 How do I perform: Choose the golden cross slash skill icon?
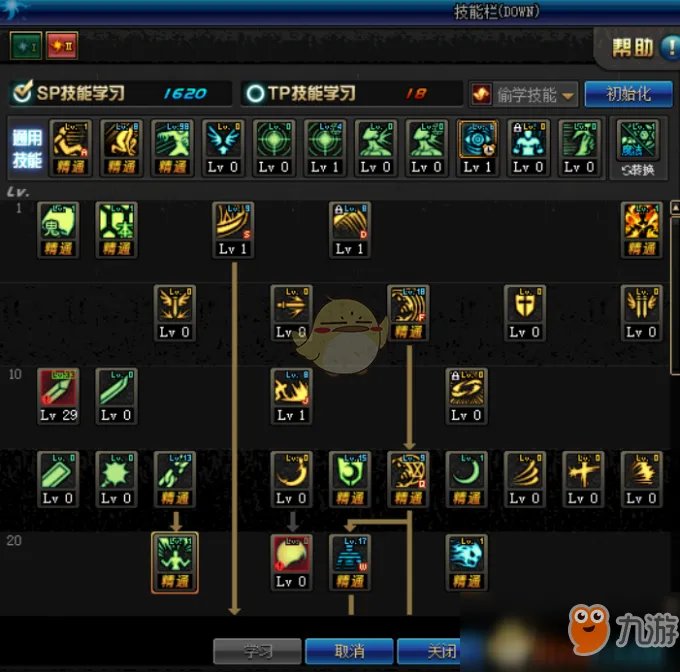click(583, 478)
